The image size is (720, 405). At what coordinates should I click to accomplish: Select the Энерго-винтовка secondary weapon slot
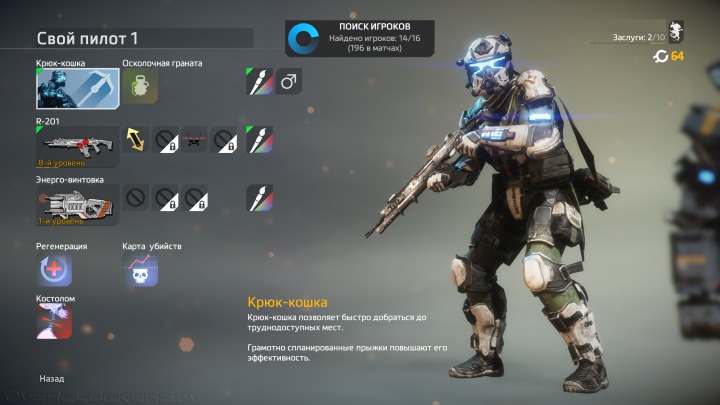coord(78,204)
